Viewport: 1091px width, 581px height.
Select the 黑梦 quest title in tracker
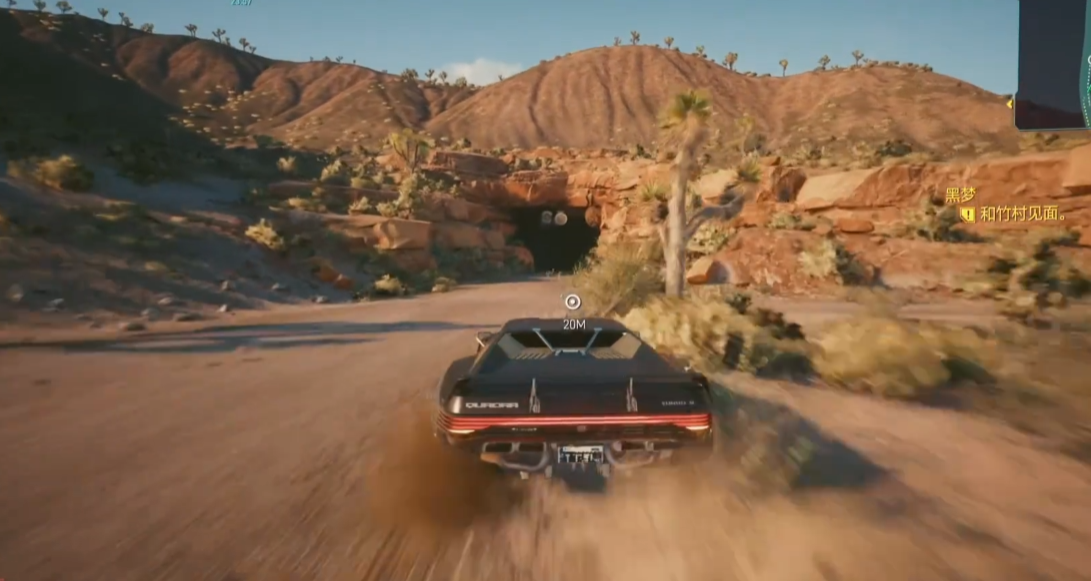pyautogui.click(x=960, y=195)
